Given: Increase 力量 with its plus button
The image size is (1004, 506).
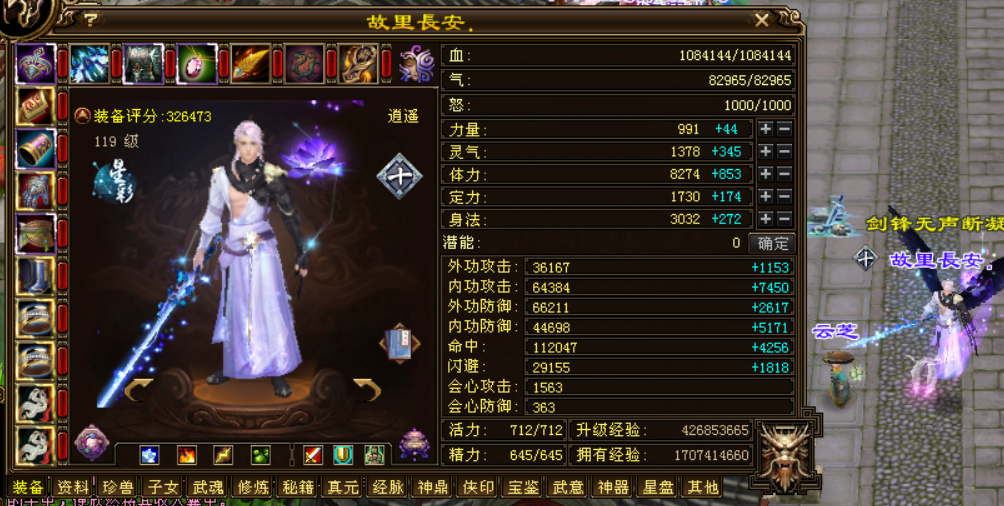Looking at the screenshot, I should coord(765,129).
